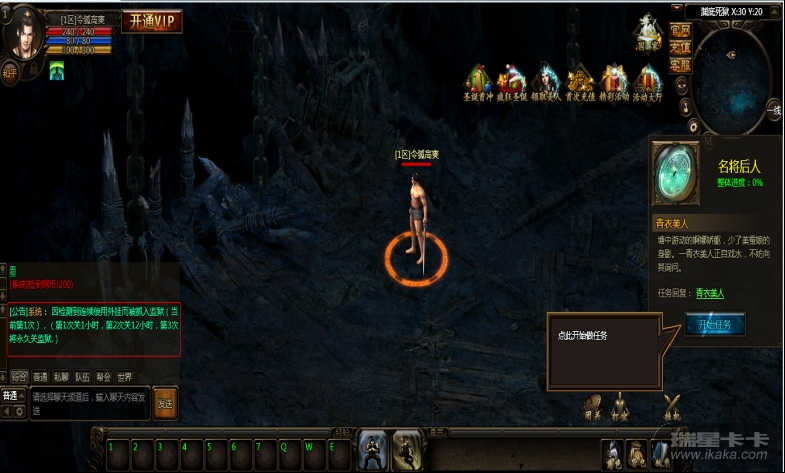Send the chat message with 发送
Screen dimensions: 785x473
pos(165,403)
